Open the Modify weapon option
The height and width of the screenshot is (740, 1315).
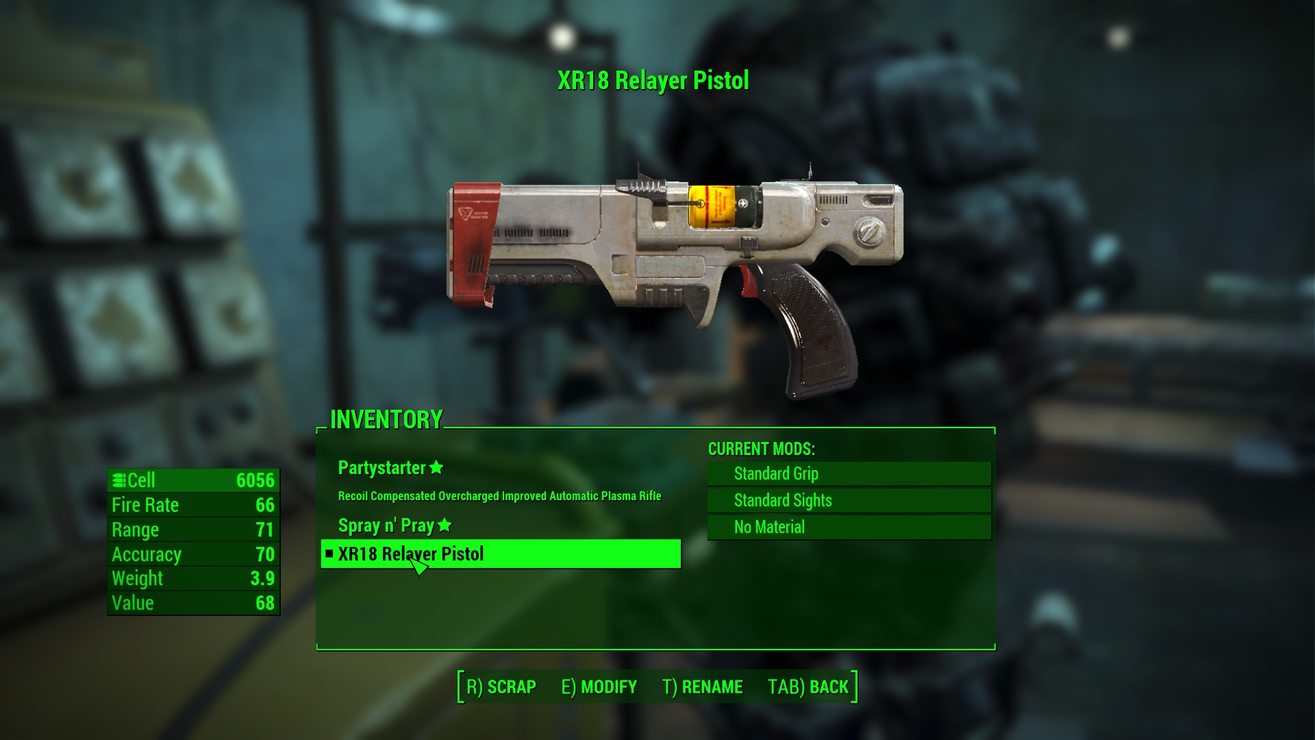599,687
